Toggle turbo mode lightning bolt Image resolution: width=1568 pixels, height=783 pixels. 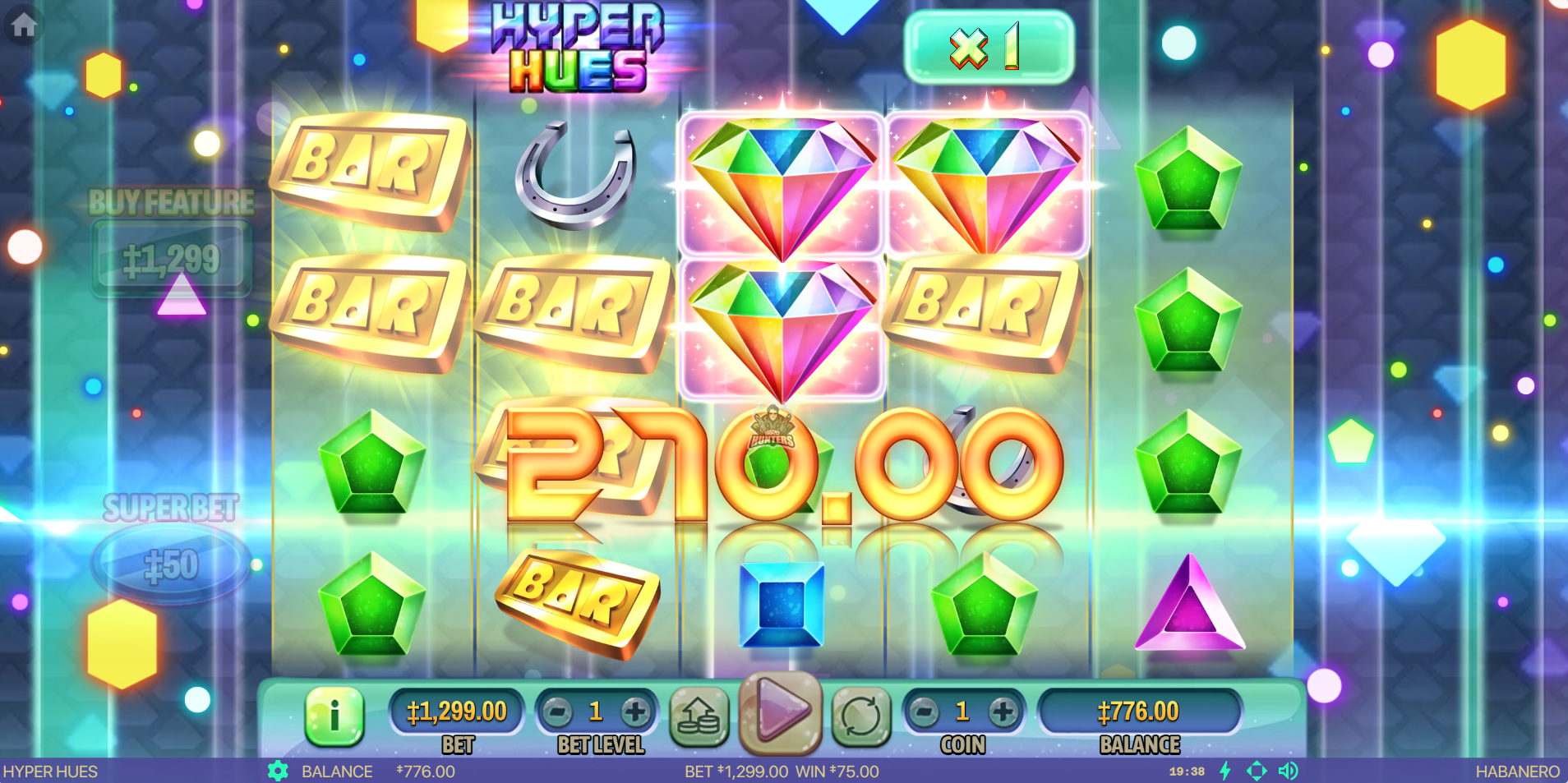1225,771
